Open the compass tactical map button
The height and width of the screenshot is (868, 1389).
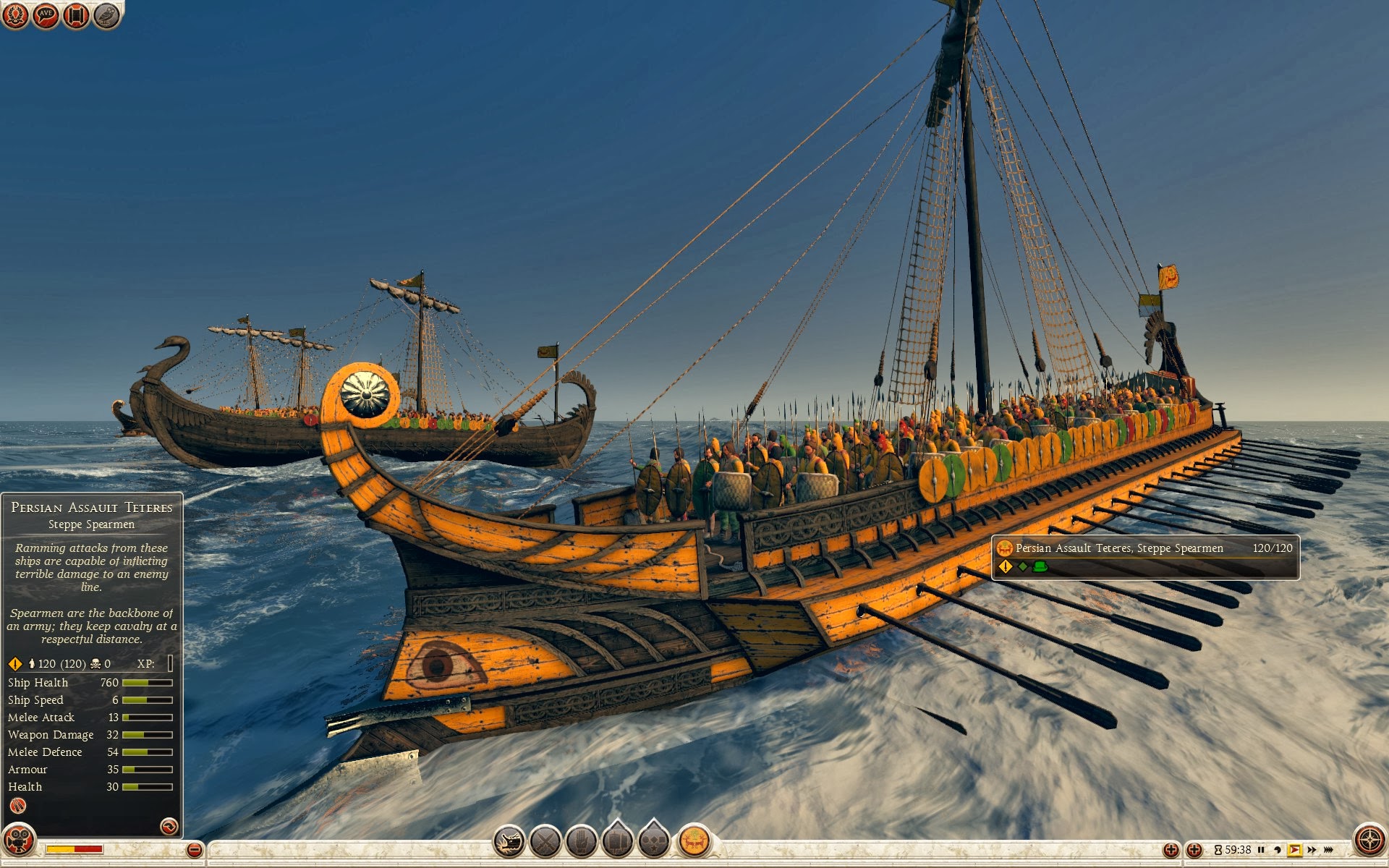pyautogui.click(x=1369, y=841)
